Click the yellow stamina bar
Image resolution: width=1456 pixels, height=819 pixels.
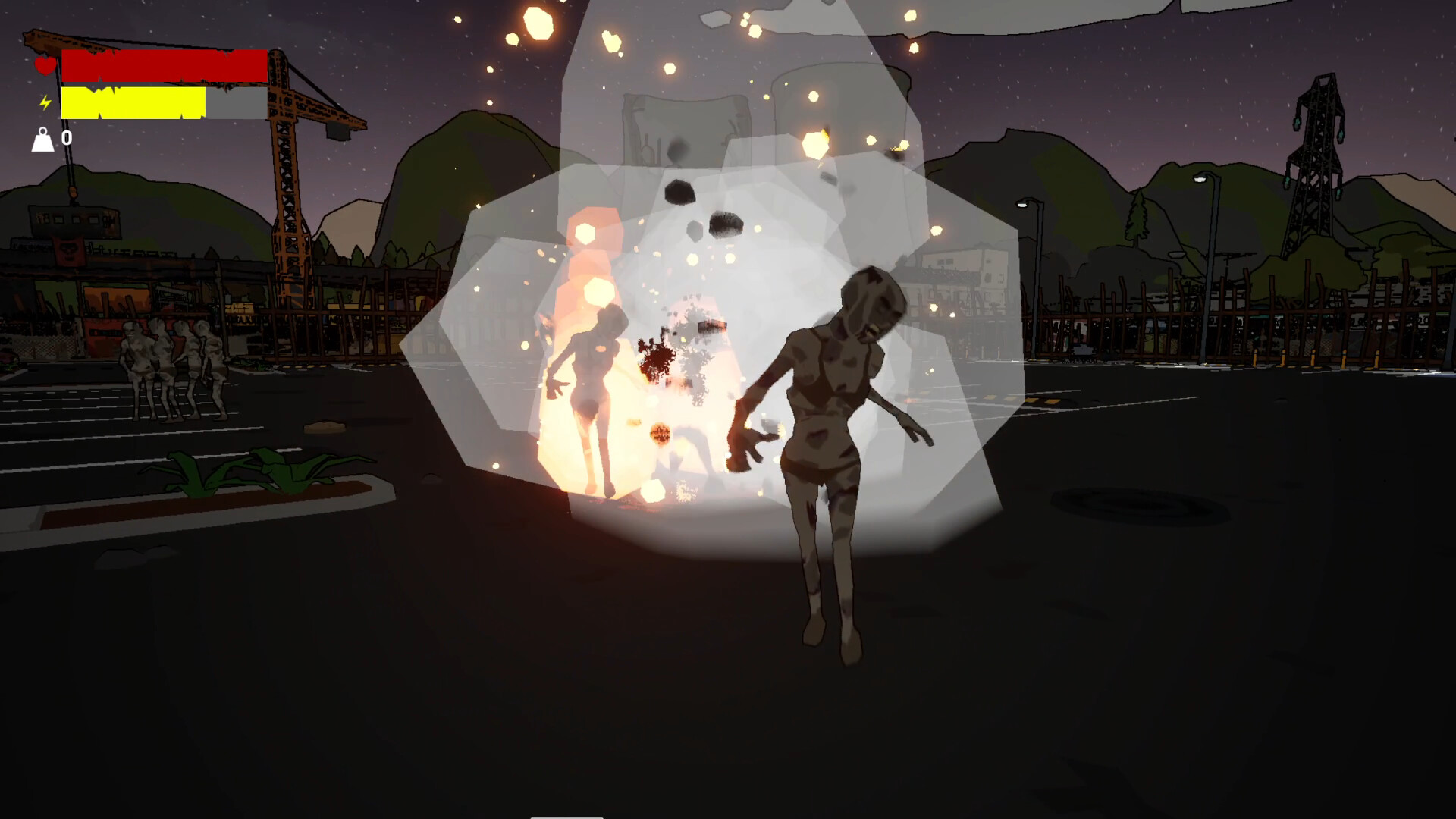[133, 102]
